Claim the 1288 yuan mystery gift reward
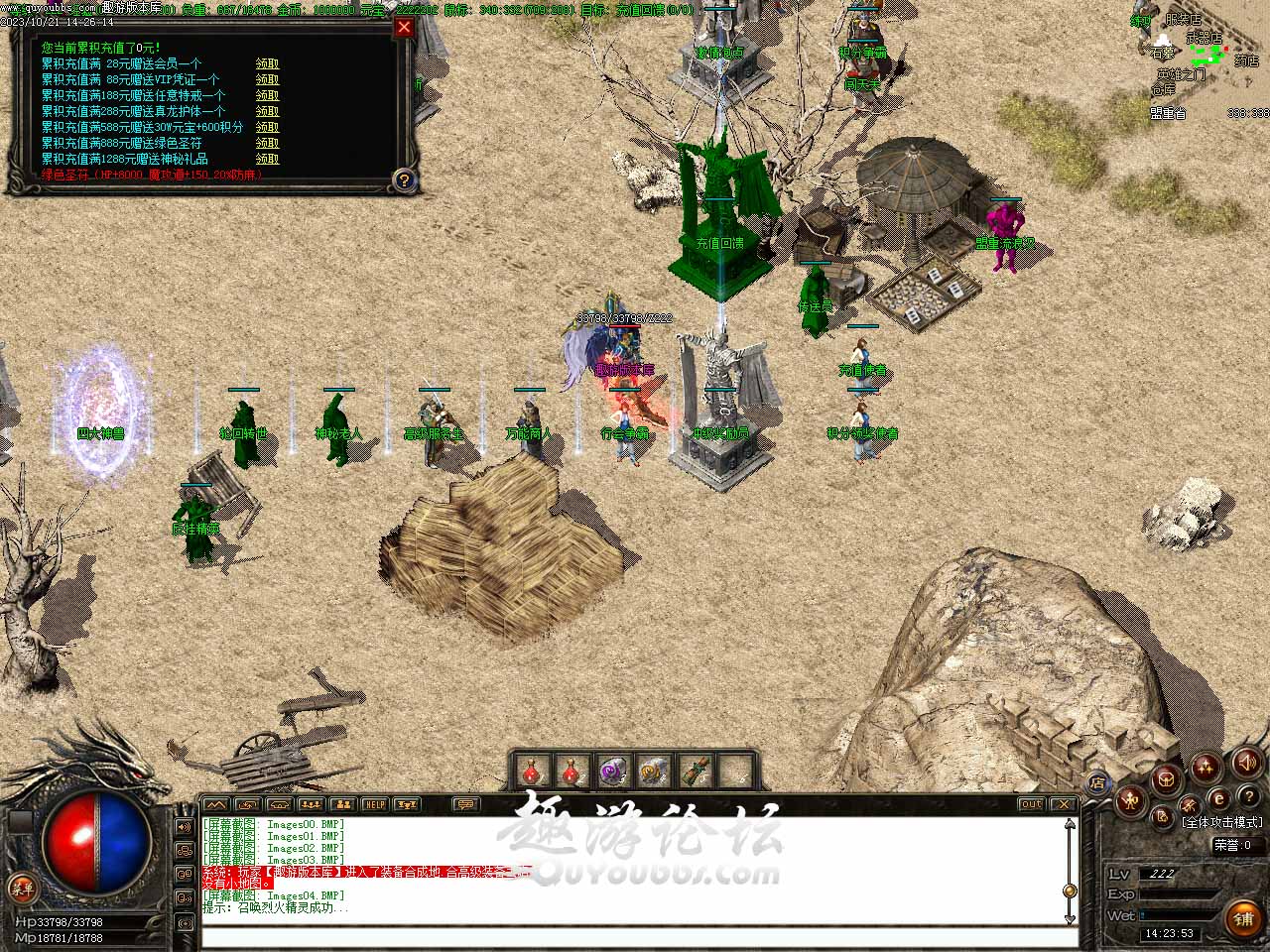Viewport: 1270px width, 952px height. point(267,159)
